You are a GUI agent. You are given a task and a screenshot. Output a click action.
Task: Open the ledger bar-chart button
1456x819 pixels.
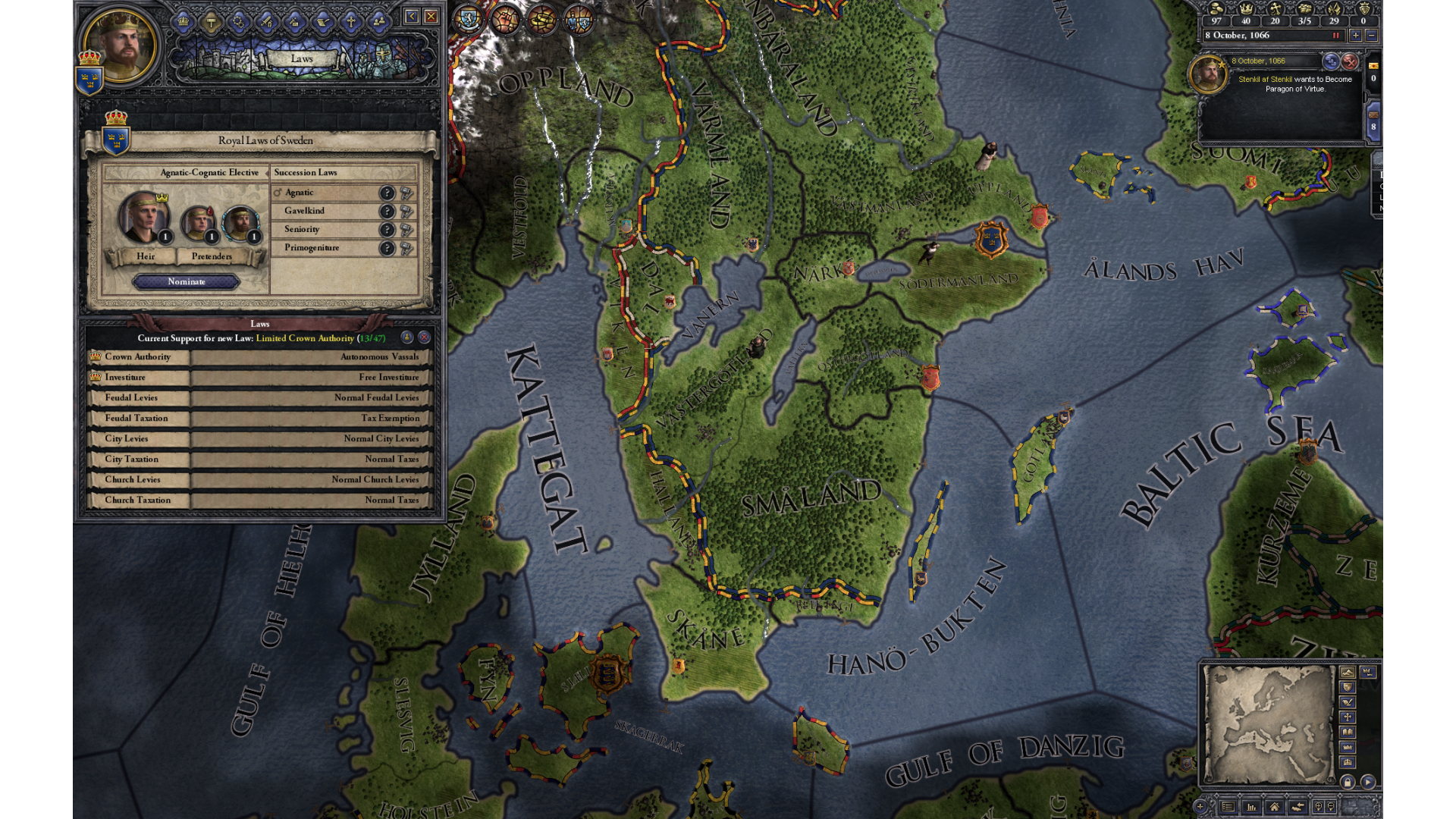pos(1251,807)
